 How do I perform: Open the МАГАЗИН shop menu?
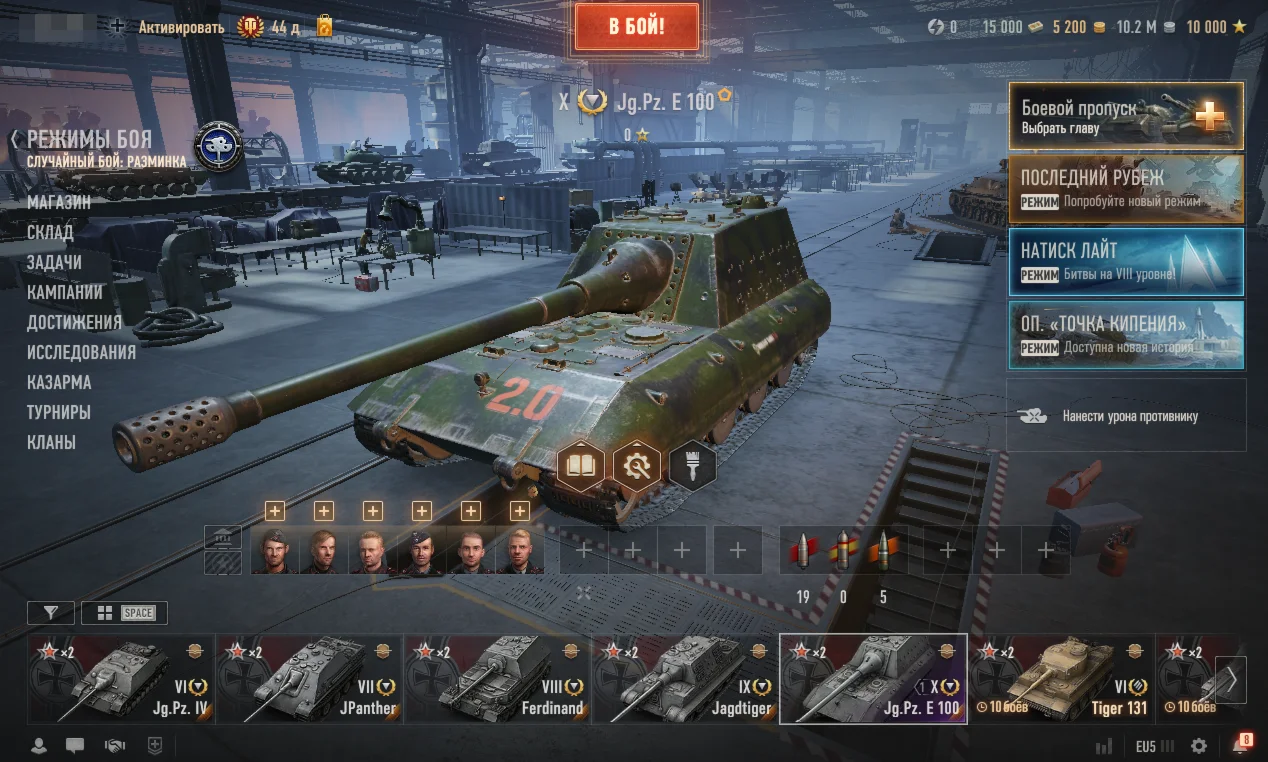coord(59,202)
